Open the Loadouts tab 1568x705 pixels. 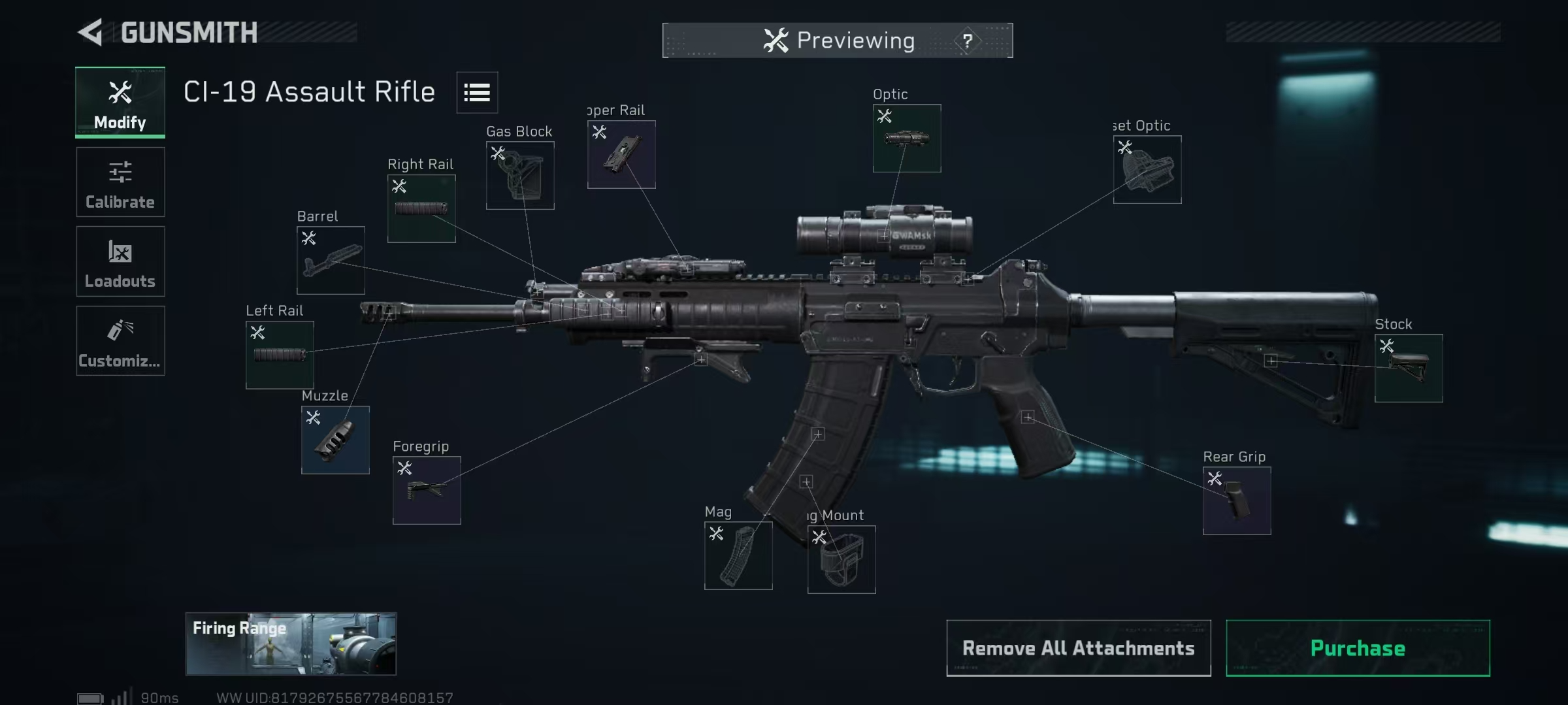[120, 261]
